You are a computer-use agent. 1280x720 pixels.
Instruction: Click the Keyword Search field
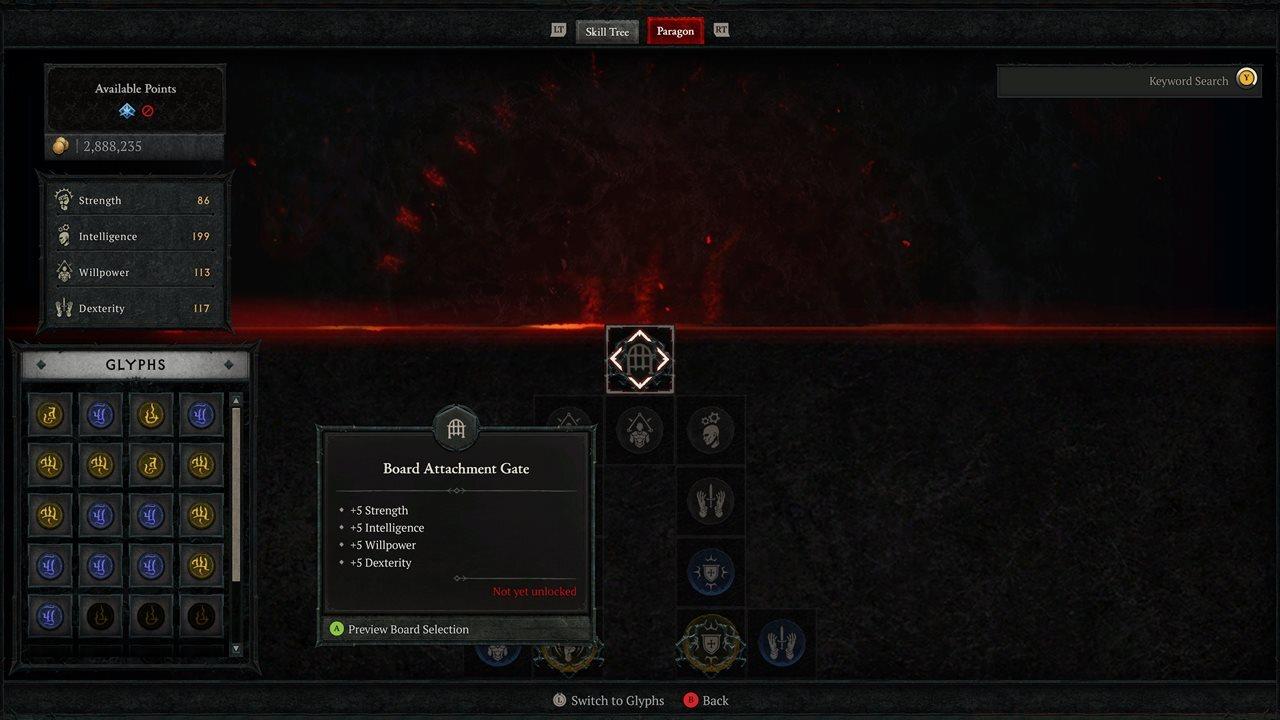click(x=1130, y=81)
